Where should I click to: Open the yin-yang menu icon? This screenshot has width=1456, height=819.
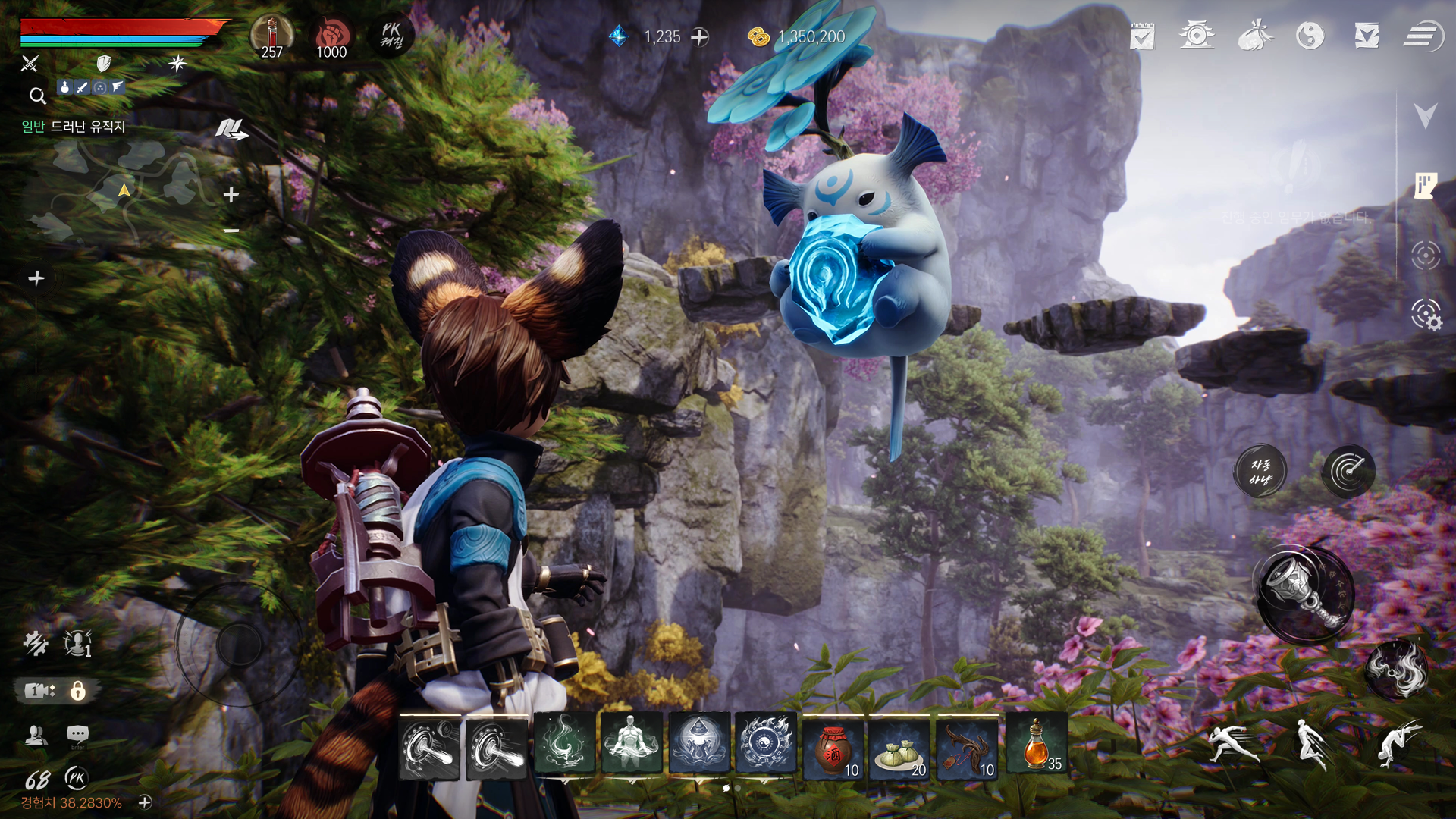1310,36
